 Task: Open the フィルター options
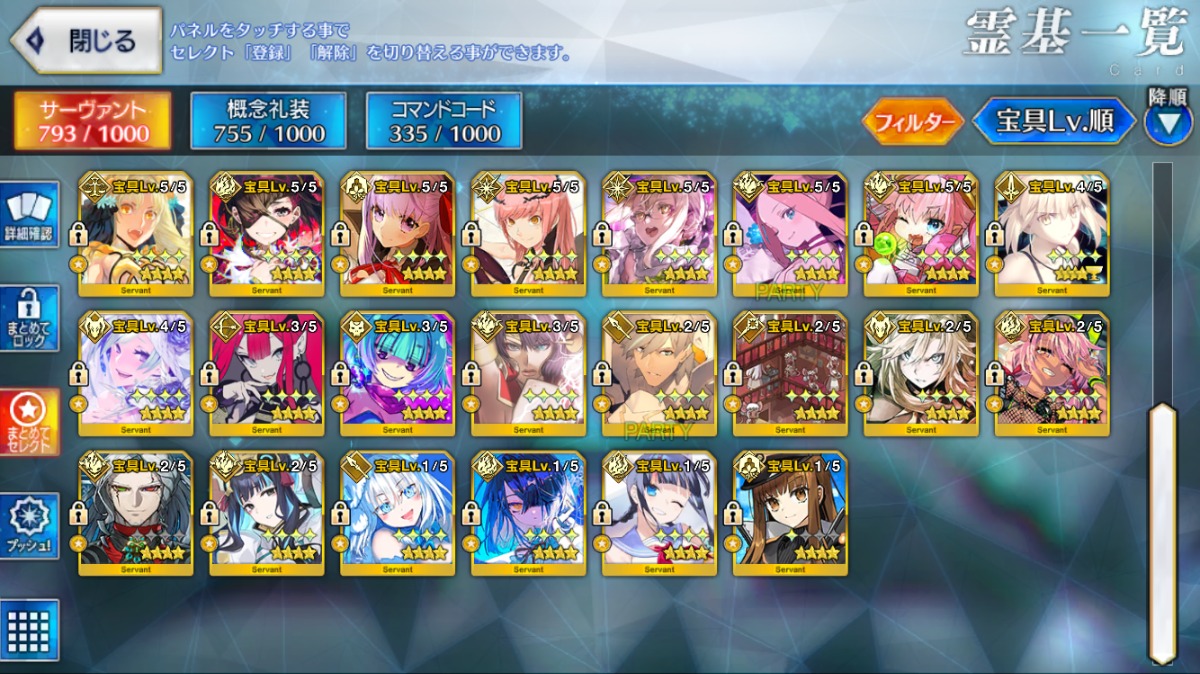pyautogui.click(x=912, y=122)
